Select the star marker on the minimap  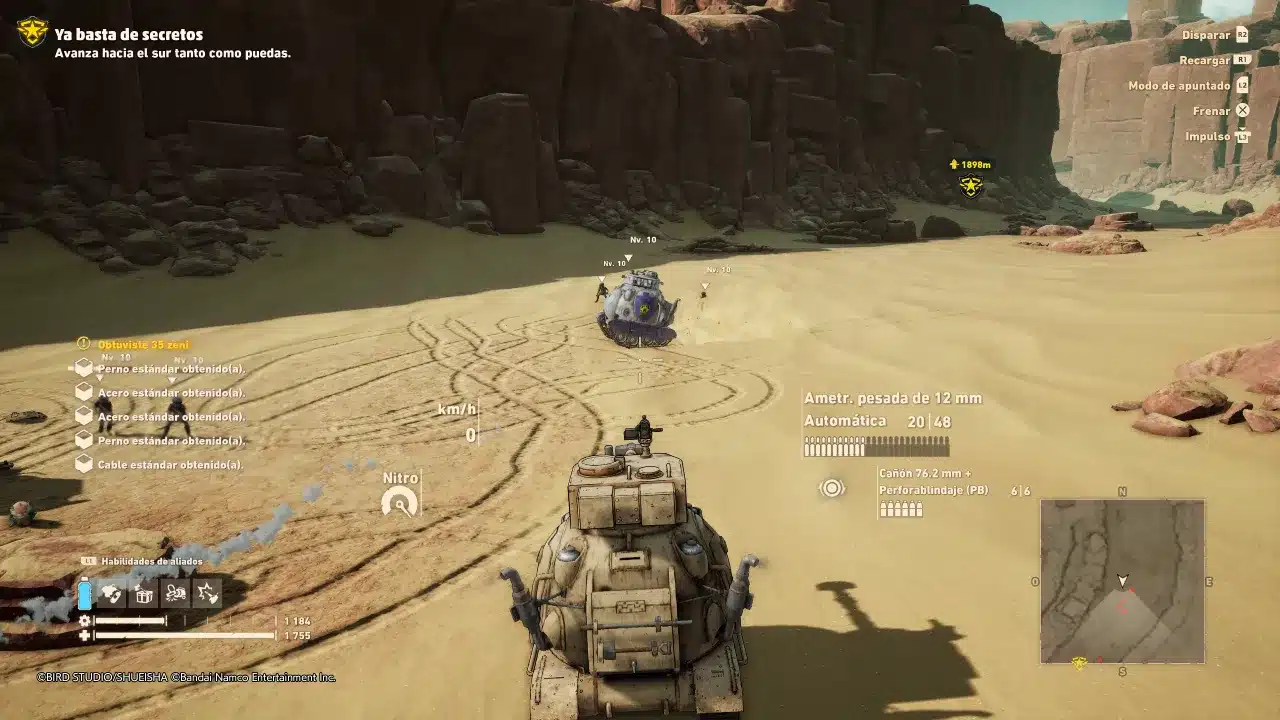coord(1079,662)
